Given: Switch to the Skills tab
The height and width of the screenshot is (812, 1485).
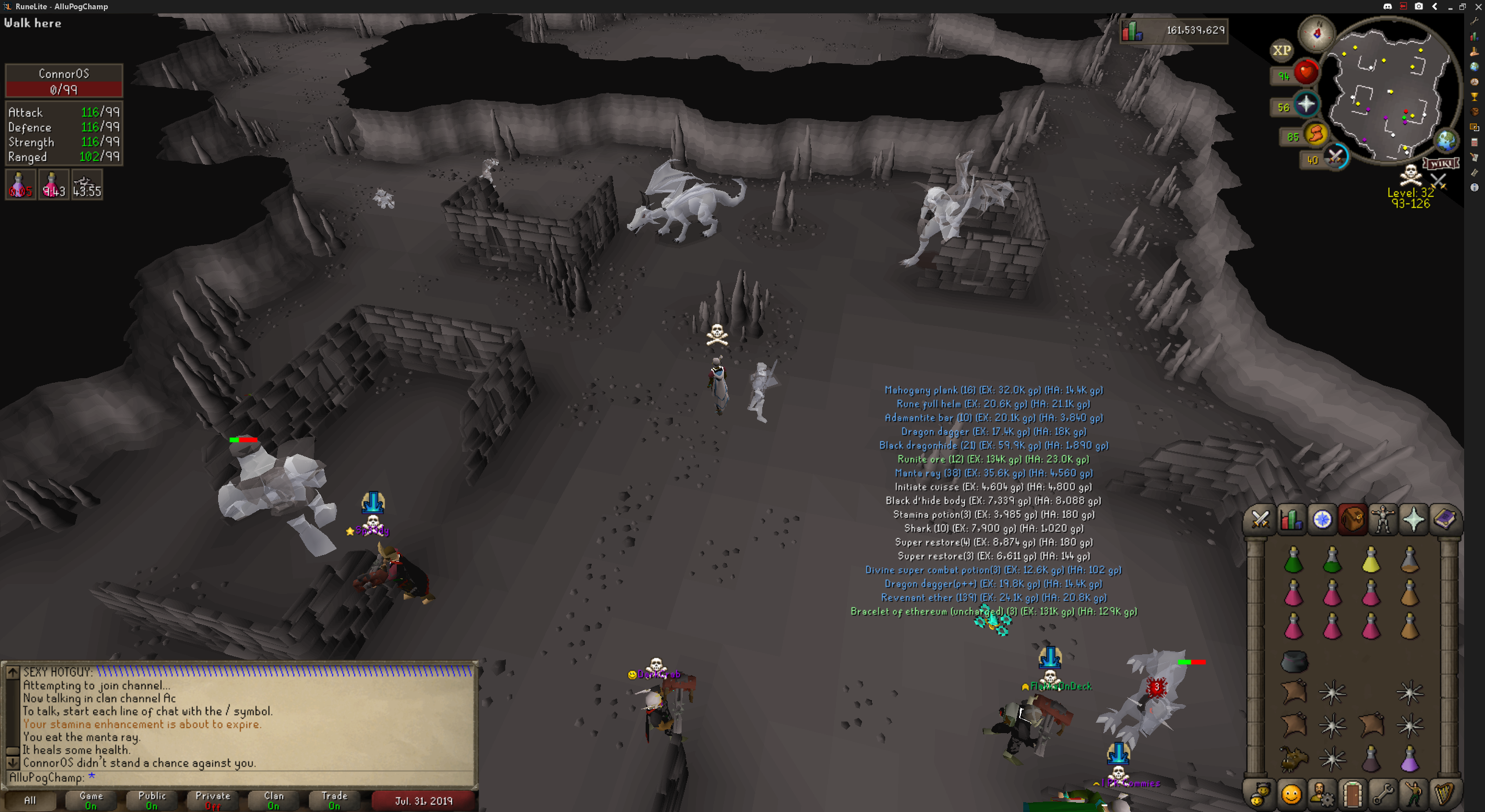Looking at the screenshot, I should 1291,520.
